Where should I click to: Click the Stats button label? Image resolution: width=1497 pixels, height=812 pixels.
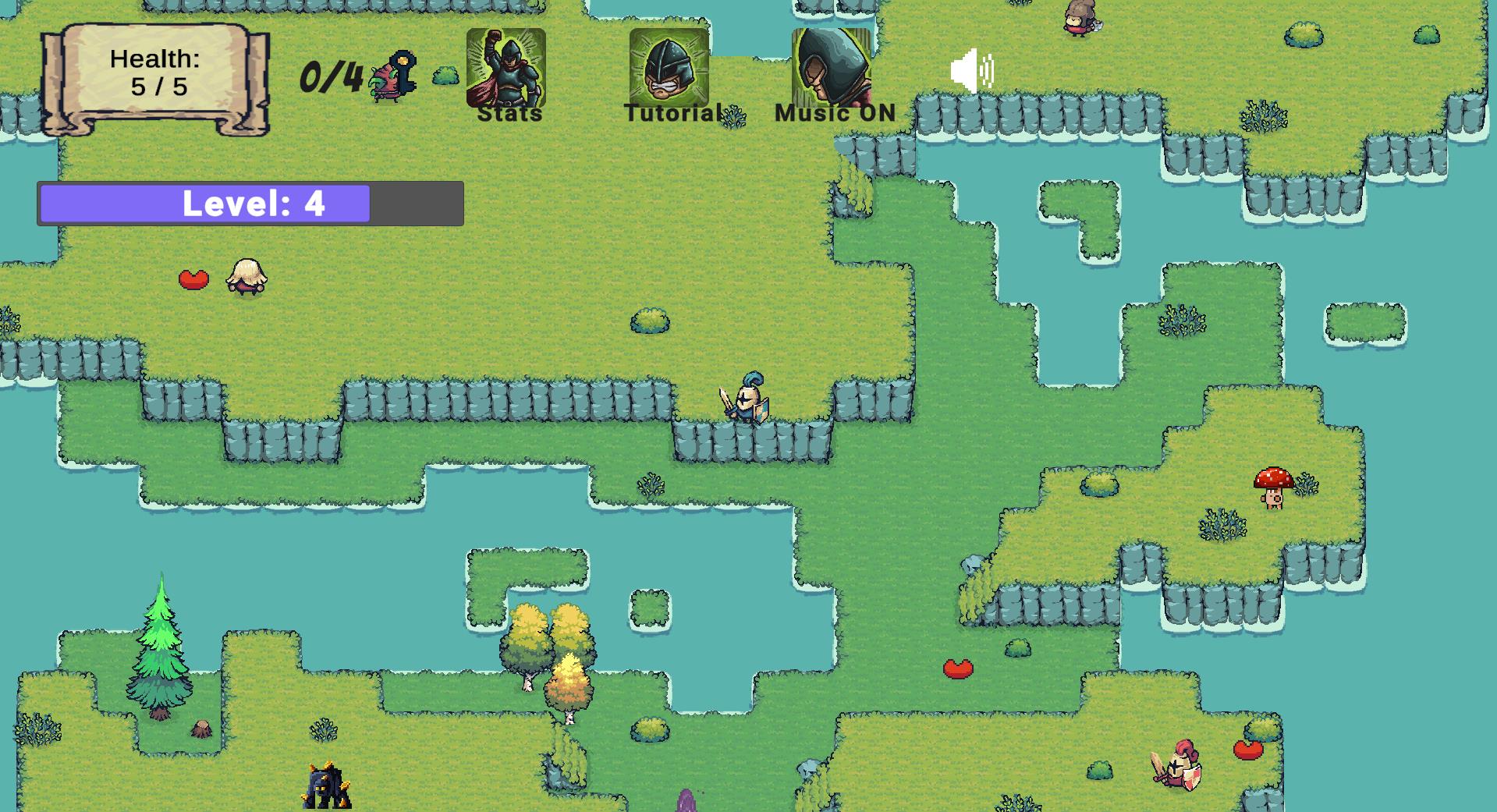(x=509, y=115)
